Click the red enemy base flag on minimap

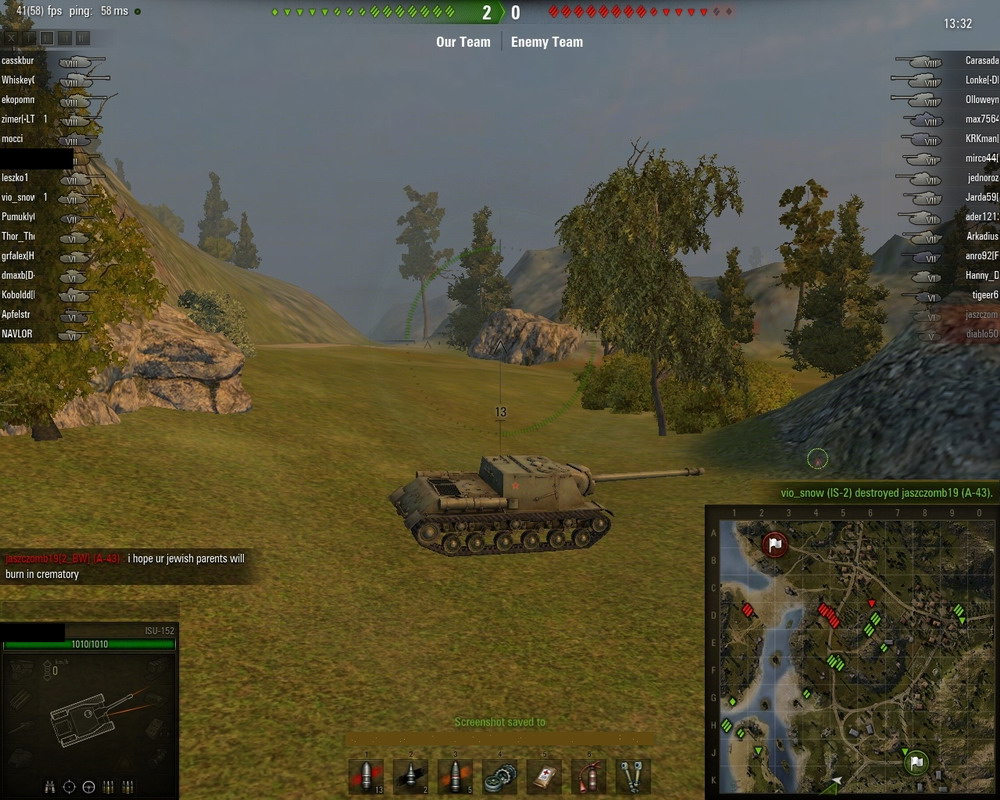[x=774, y=545]
